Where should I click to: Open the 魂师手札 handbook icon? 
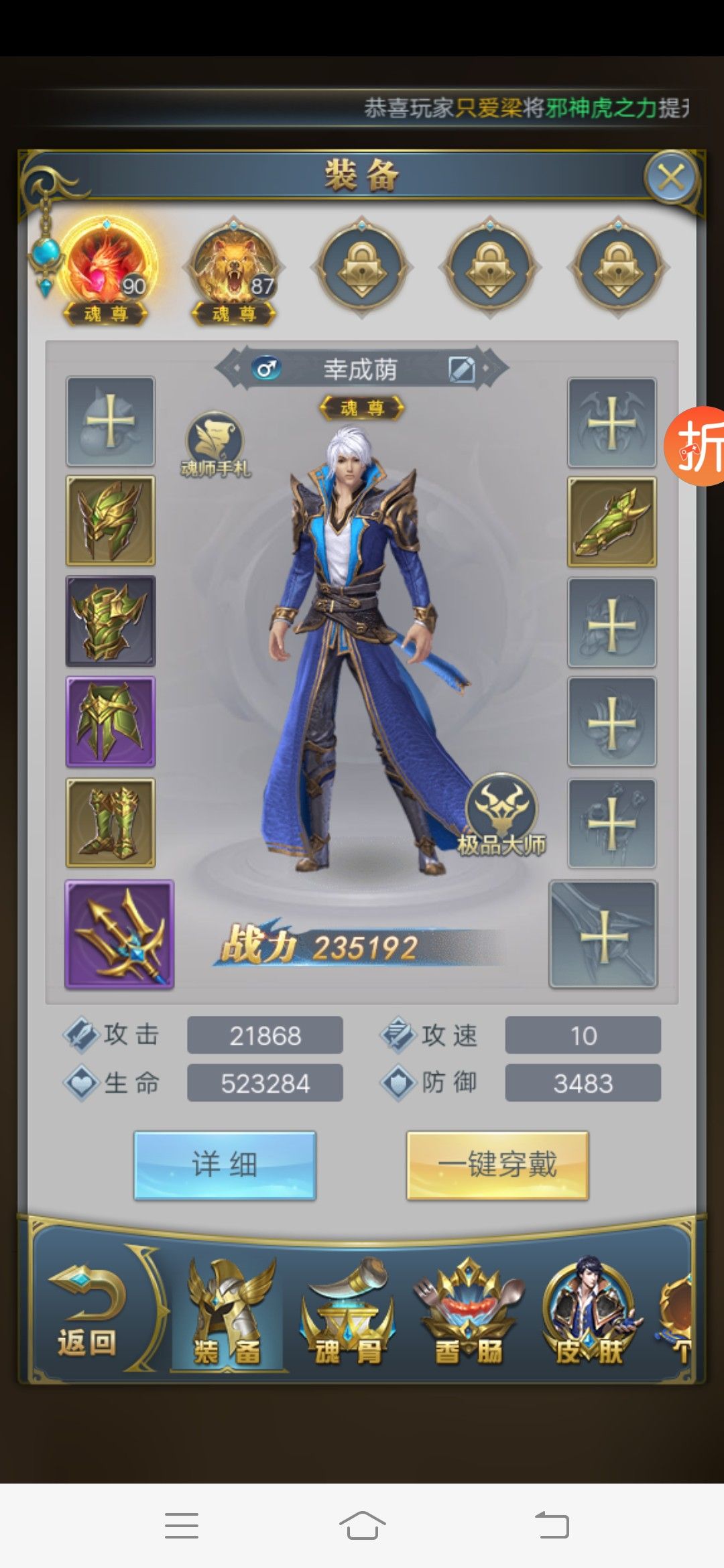(215, 445)
